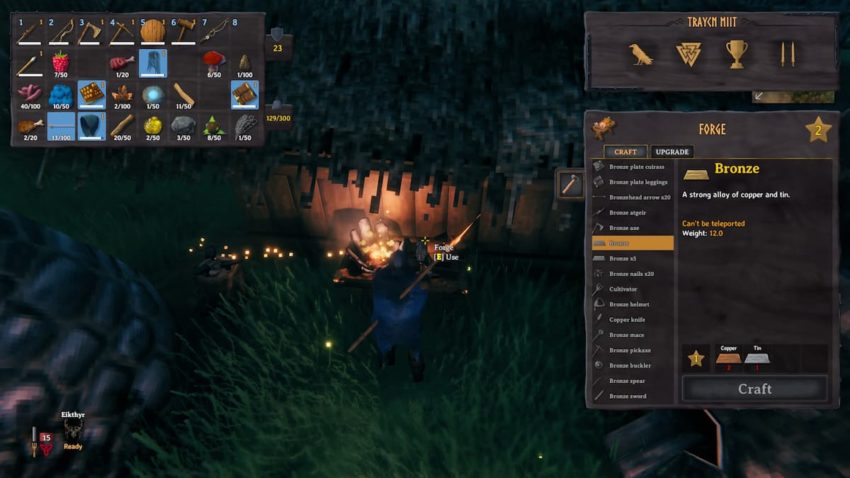The height and width of the screenshot is (478, 850).
Task: Show the skills triangle-knot icon
Action: 689,55
